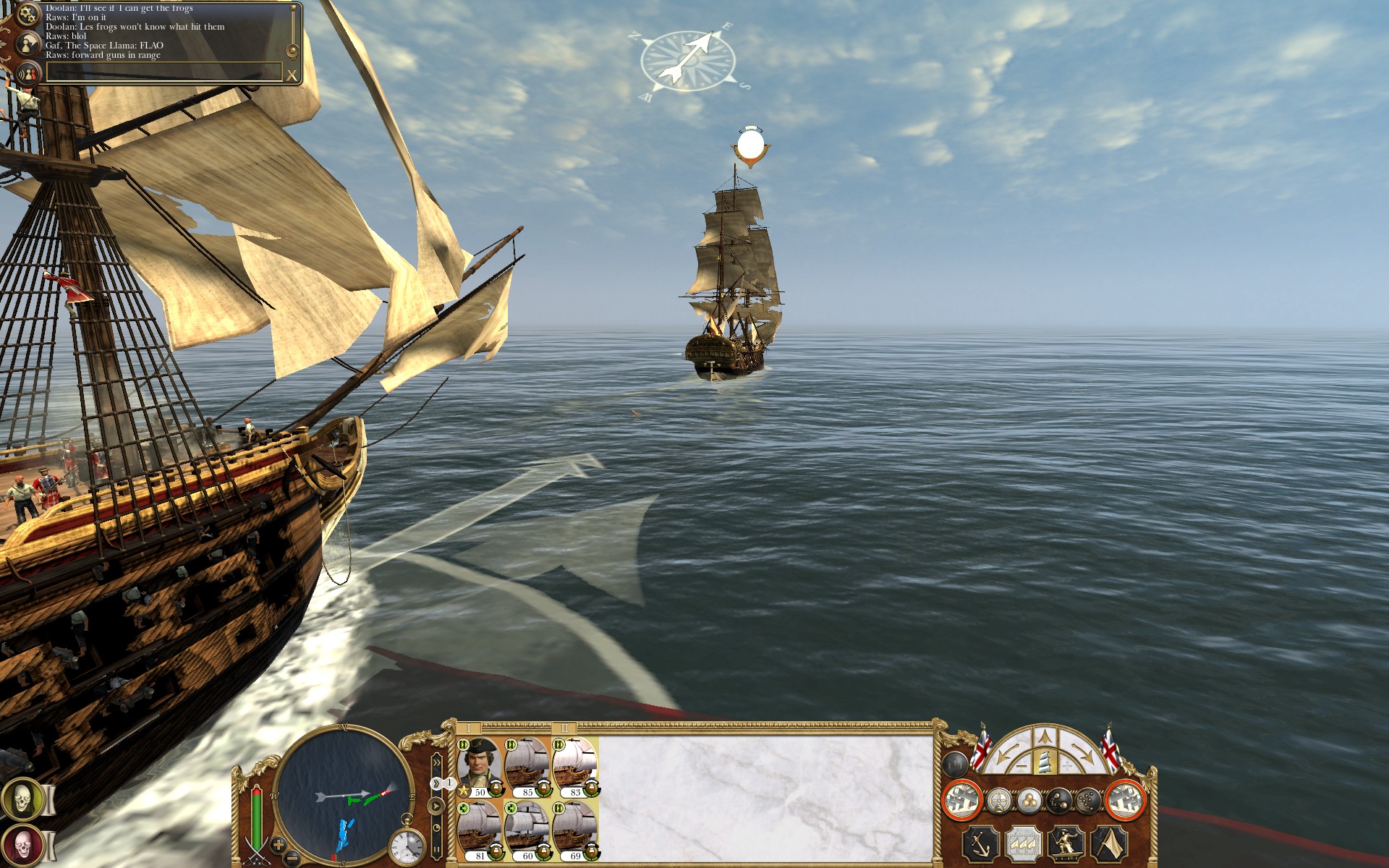Close the chat window
This screenshot has width=1389, height=868.
click(x=292, y=75)
